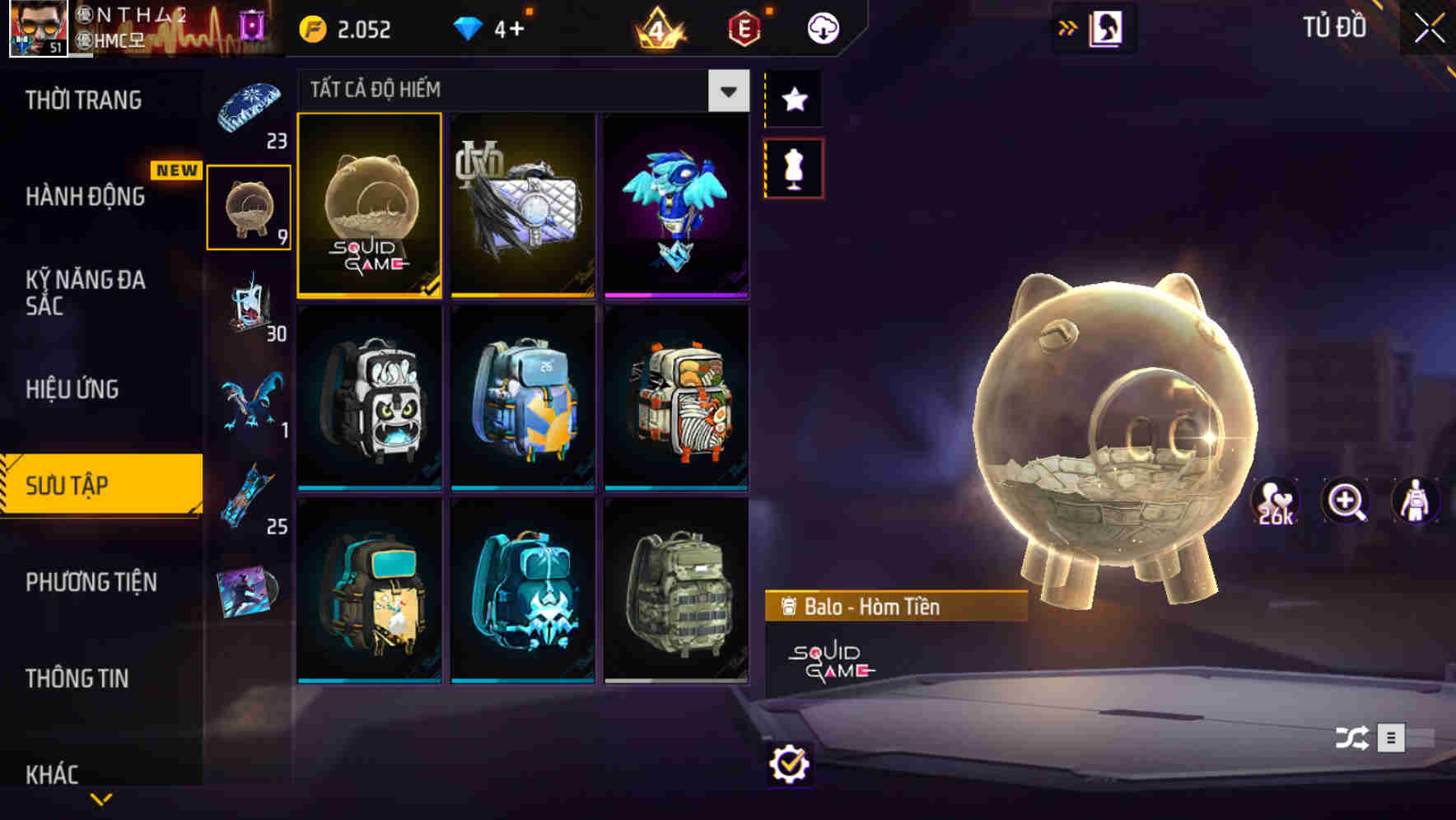Click the 26k likes heart icon
1456x820 pixels.
[x=1276, y=500]
